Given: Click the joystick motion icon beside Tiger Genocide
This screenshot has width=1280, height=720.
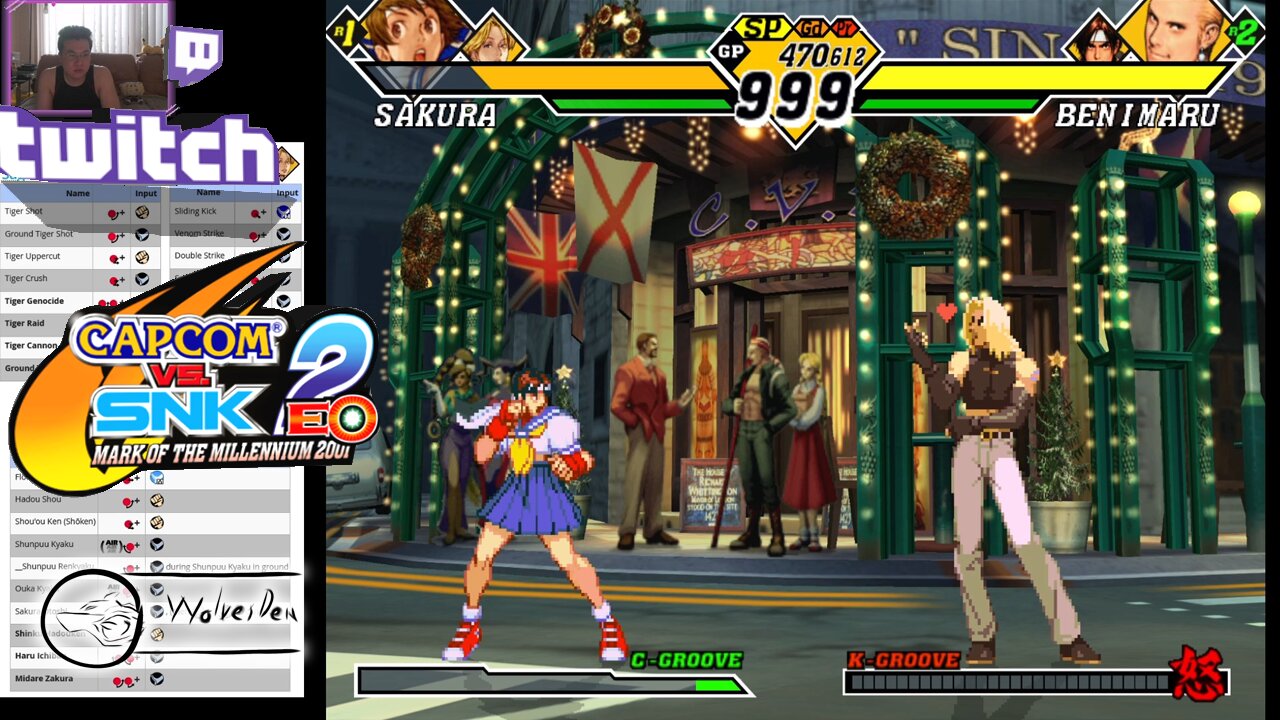Looking at the screenshot, I should click(108, 301).
